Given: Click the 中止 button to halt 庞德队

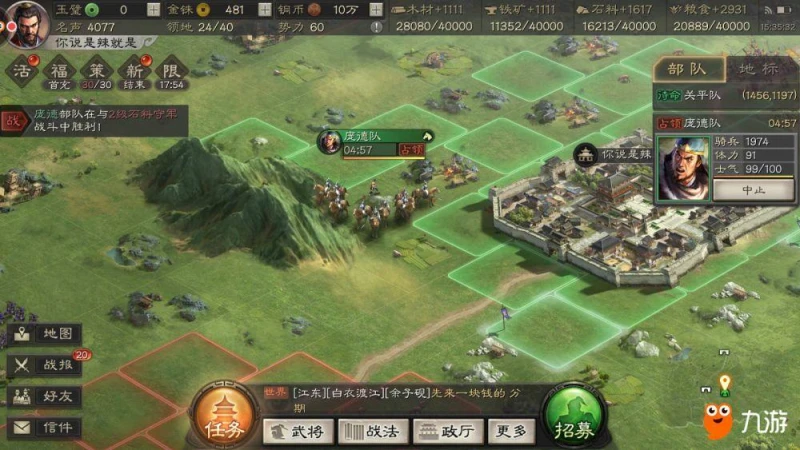Looking at the screenshot, I should pos(753,189).
